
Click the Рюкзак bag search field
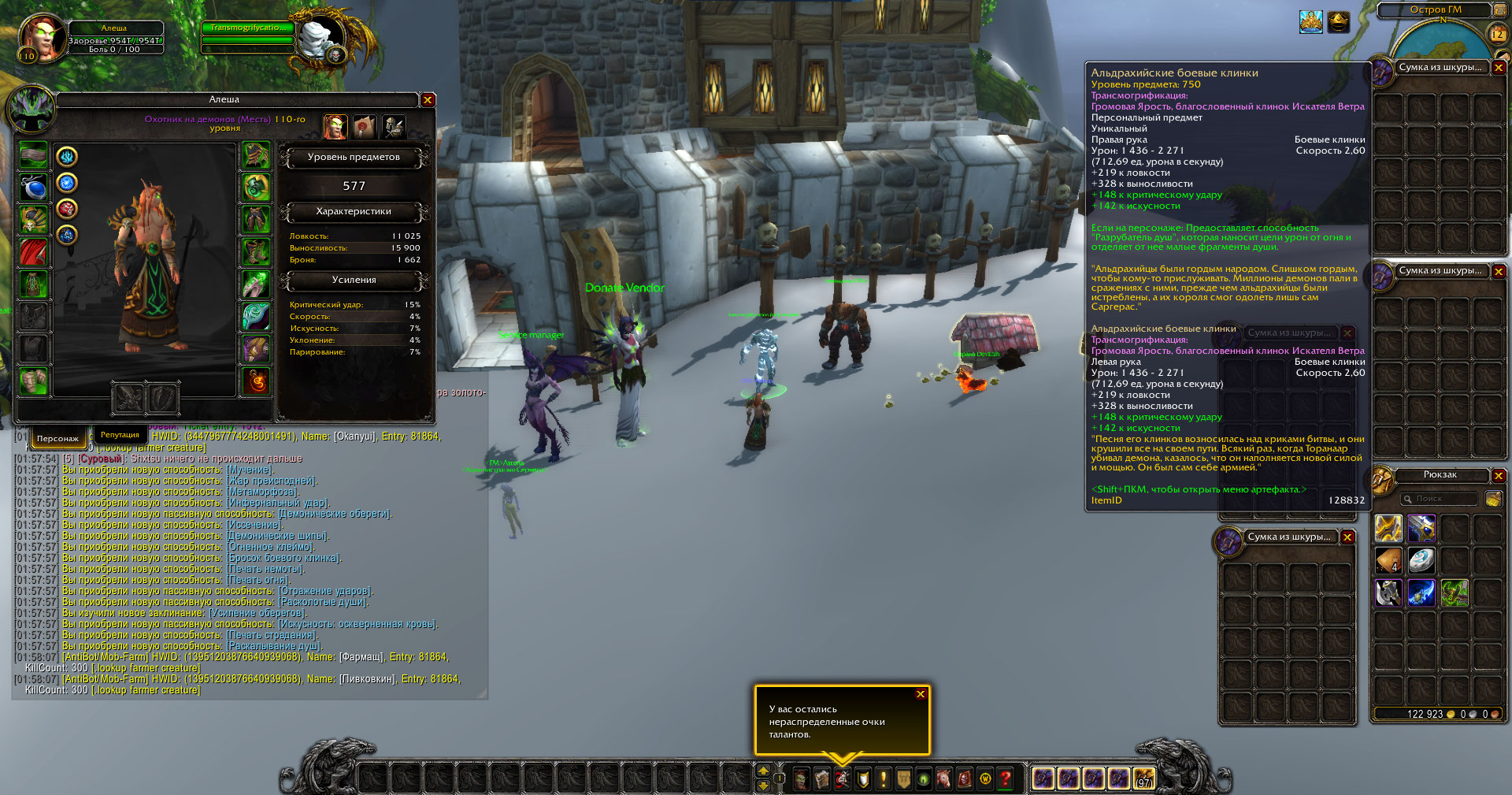tap(1440, 499)
